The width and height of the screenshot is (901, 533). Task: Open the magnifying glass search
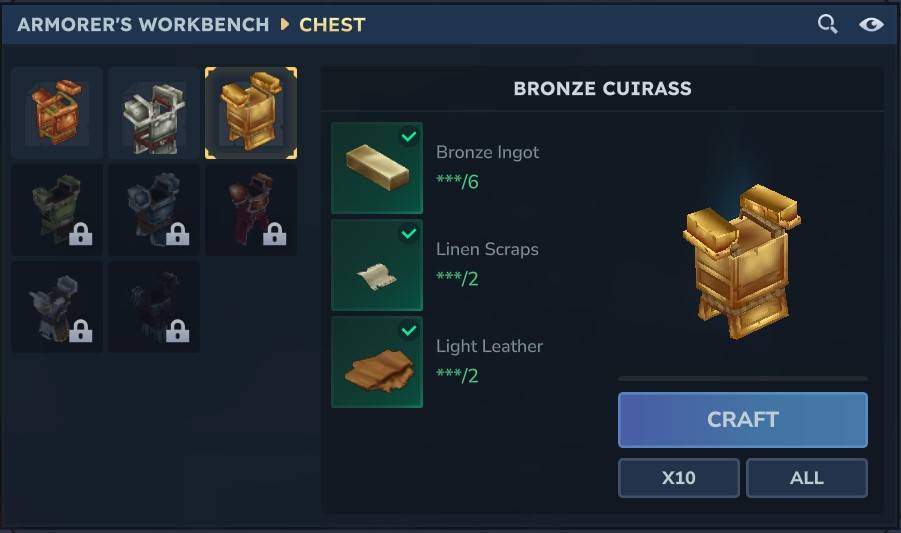(827, 24)
